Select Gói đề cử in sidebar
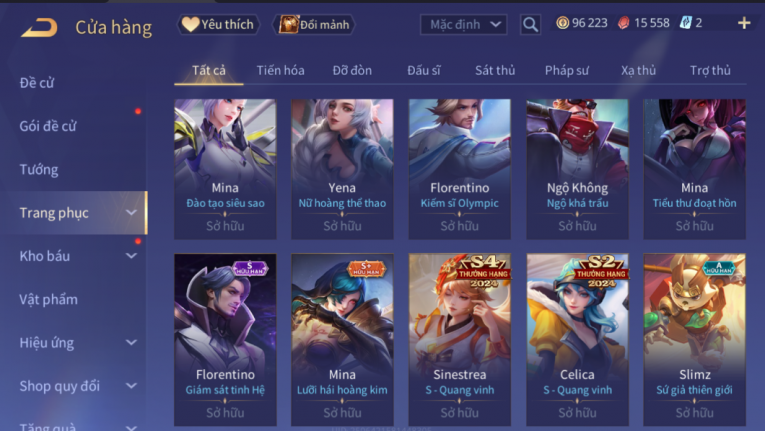Image resolution: width=765 pixels, height=431 pixels. tap(48, 126)
